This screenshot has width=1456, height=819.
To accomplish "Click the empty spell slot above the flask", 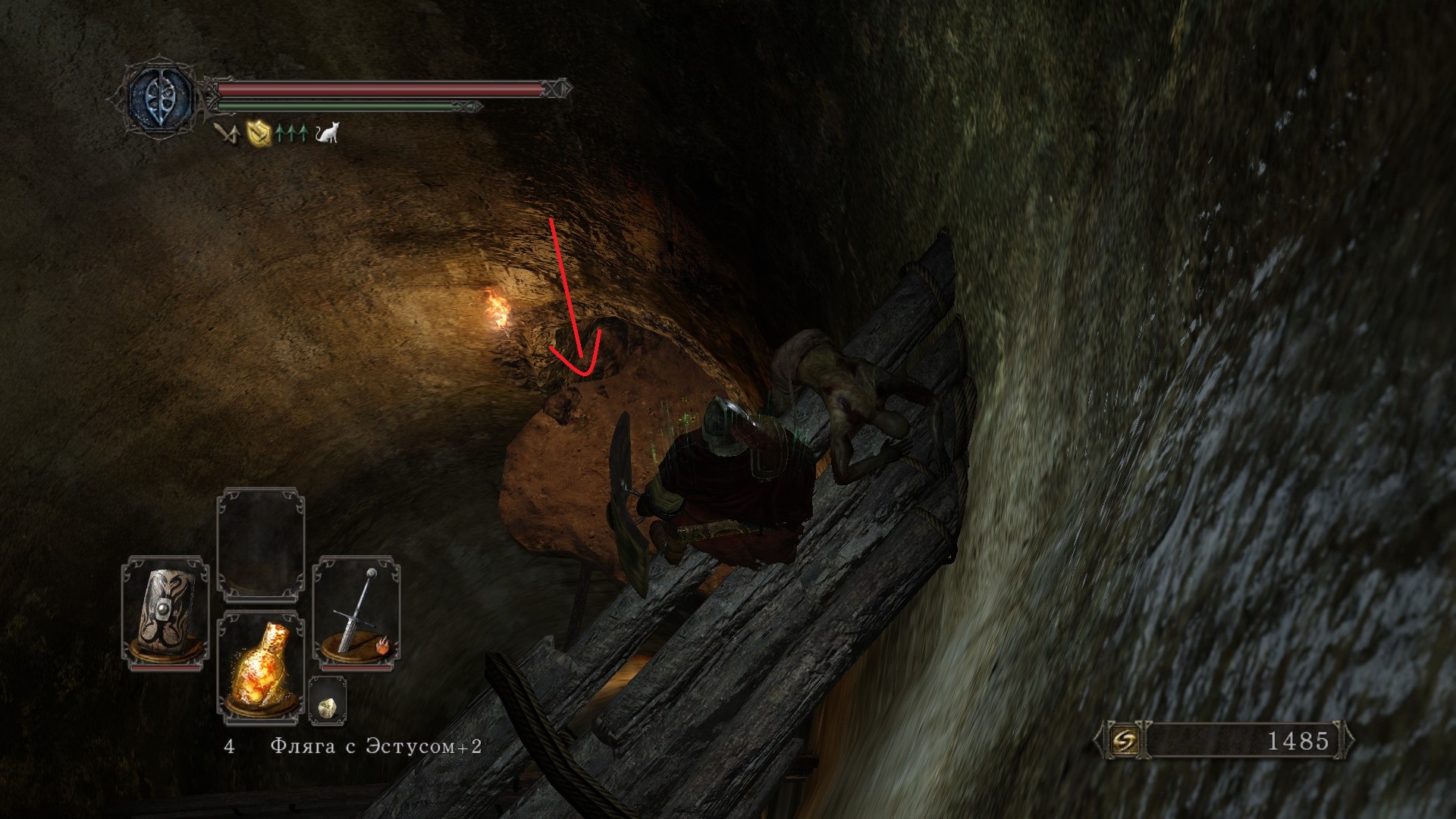I will coord(261,544).
